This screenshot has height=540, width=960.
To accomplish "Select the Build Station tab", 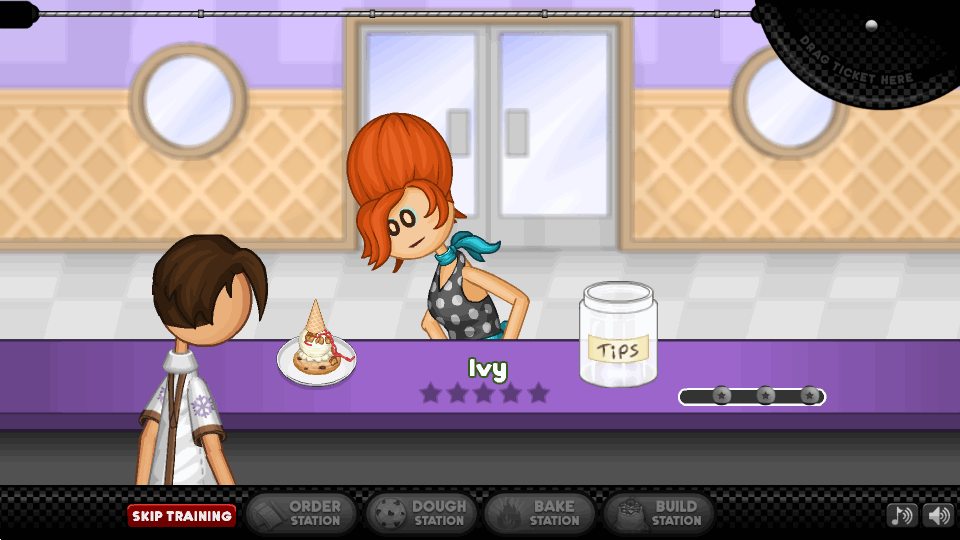I will (x=659, y=514).
